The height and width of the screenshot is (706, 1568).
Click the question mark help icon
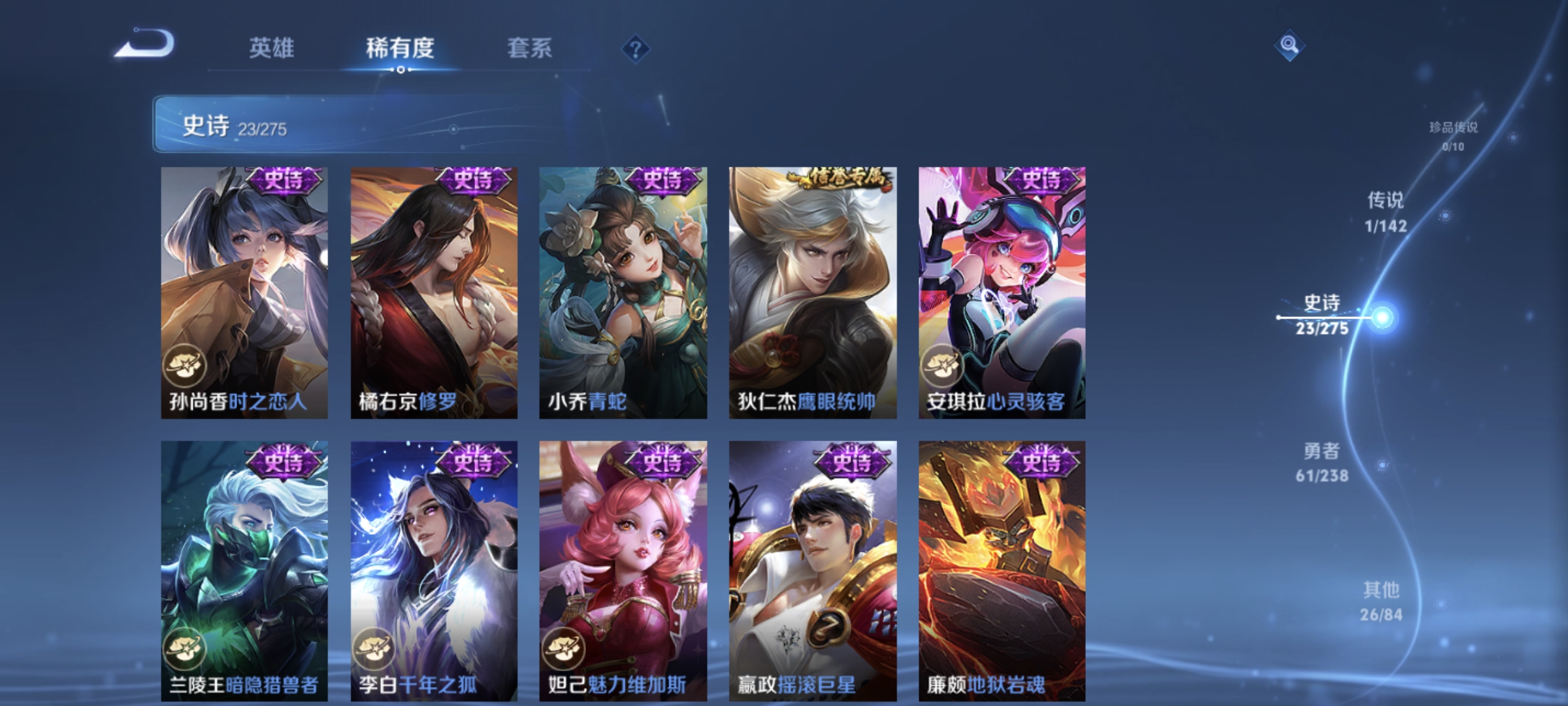(637, 50)
